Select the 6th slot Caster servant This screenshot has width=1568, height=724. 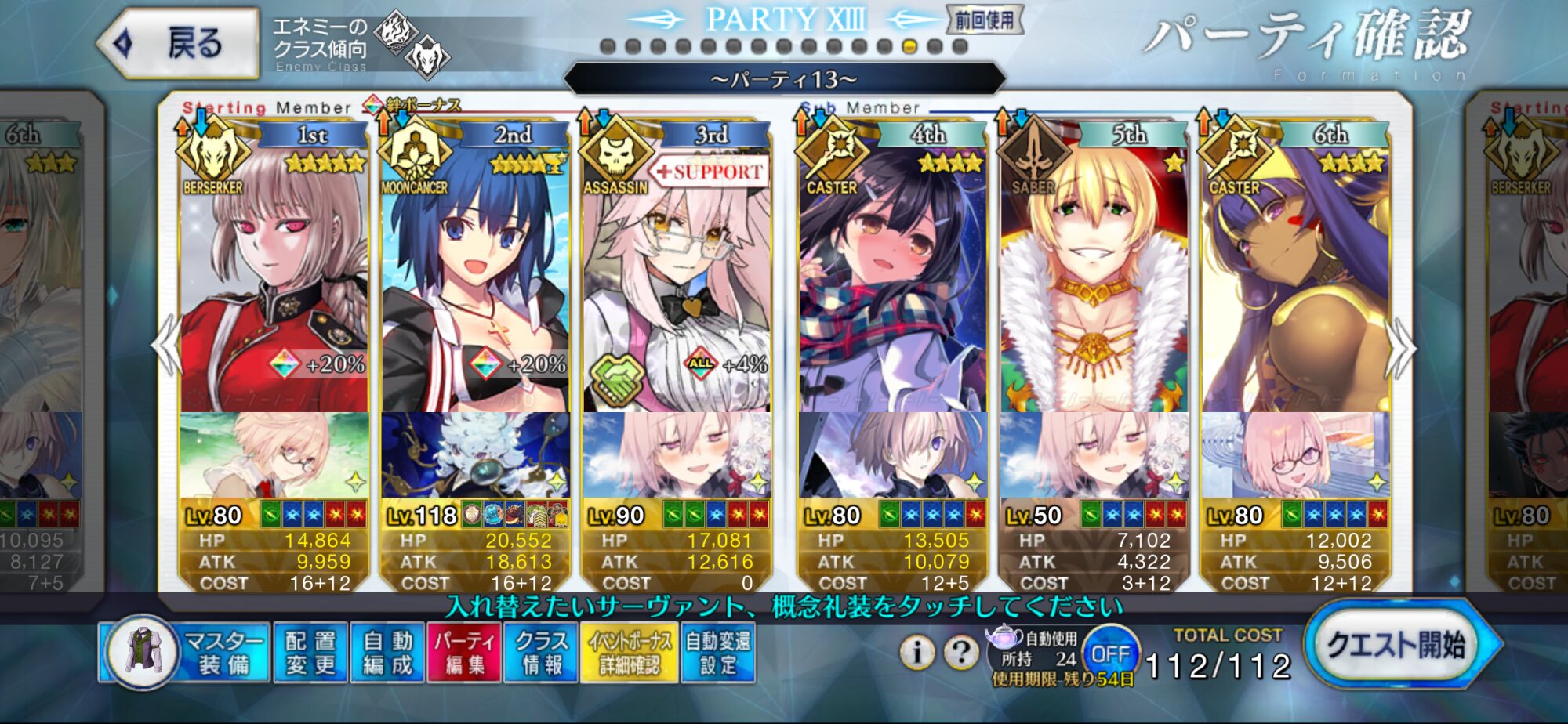[x=1295, y=274]
